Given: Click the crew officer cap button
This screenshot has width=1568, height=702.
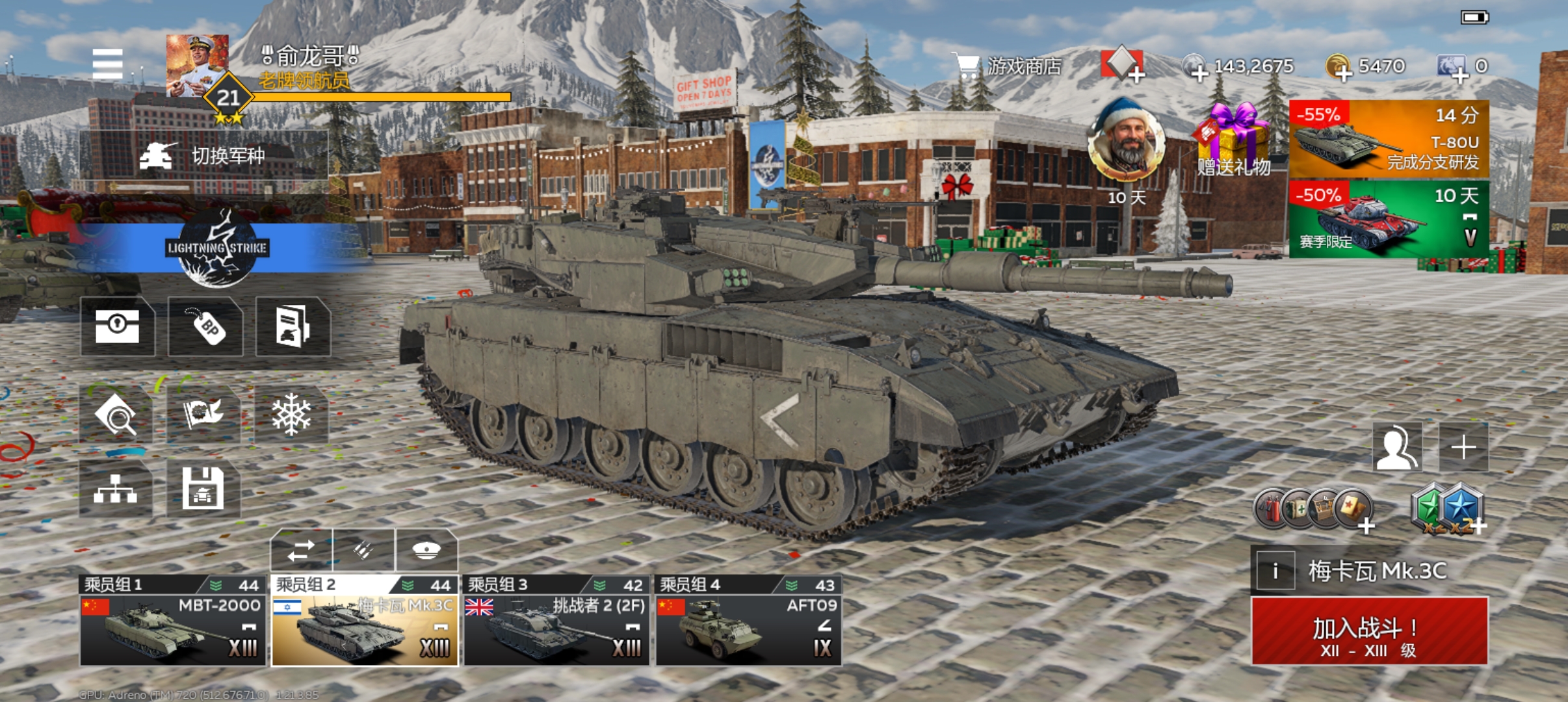Looking at the screenshot, I should [426, 551].
